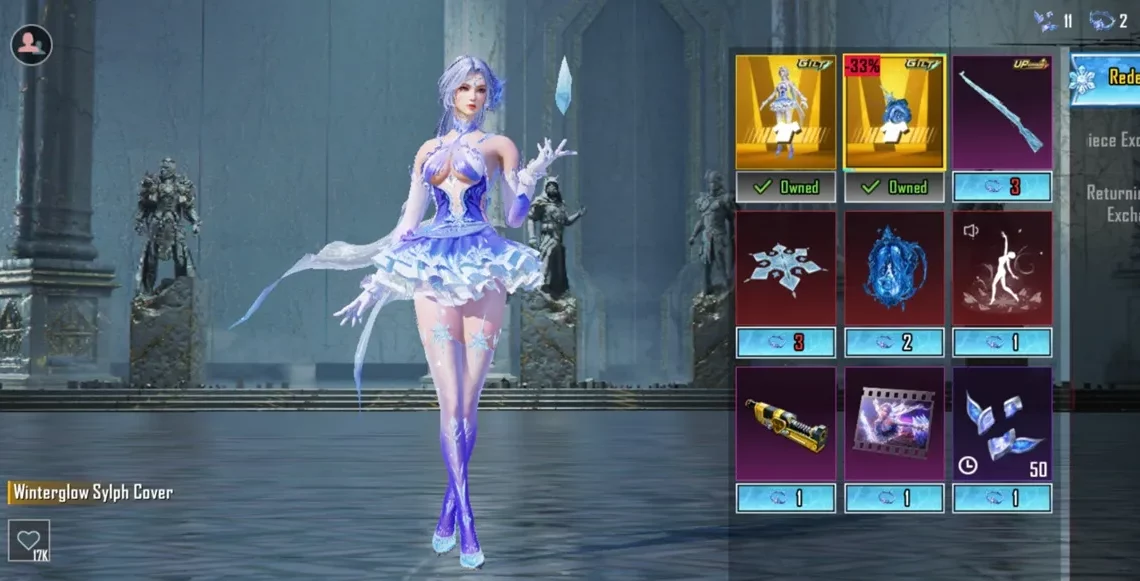Select the owned Winterglow outfit set tile

(785, 112)
